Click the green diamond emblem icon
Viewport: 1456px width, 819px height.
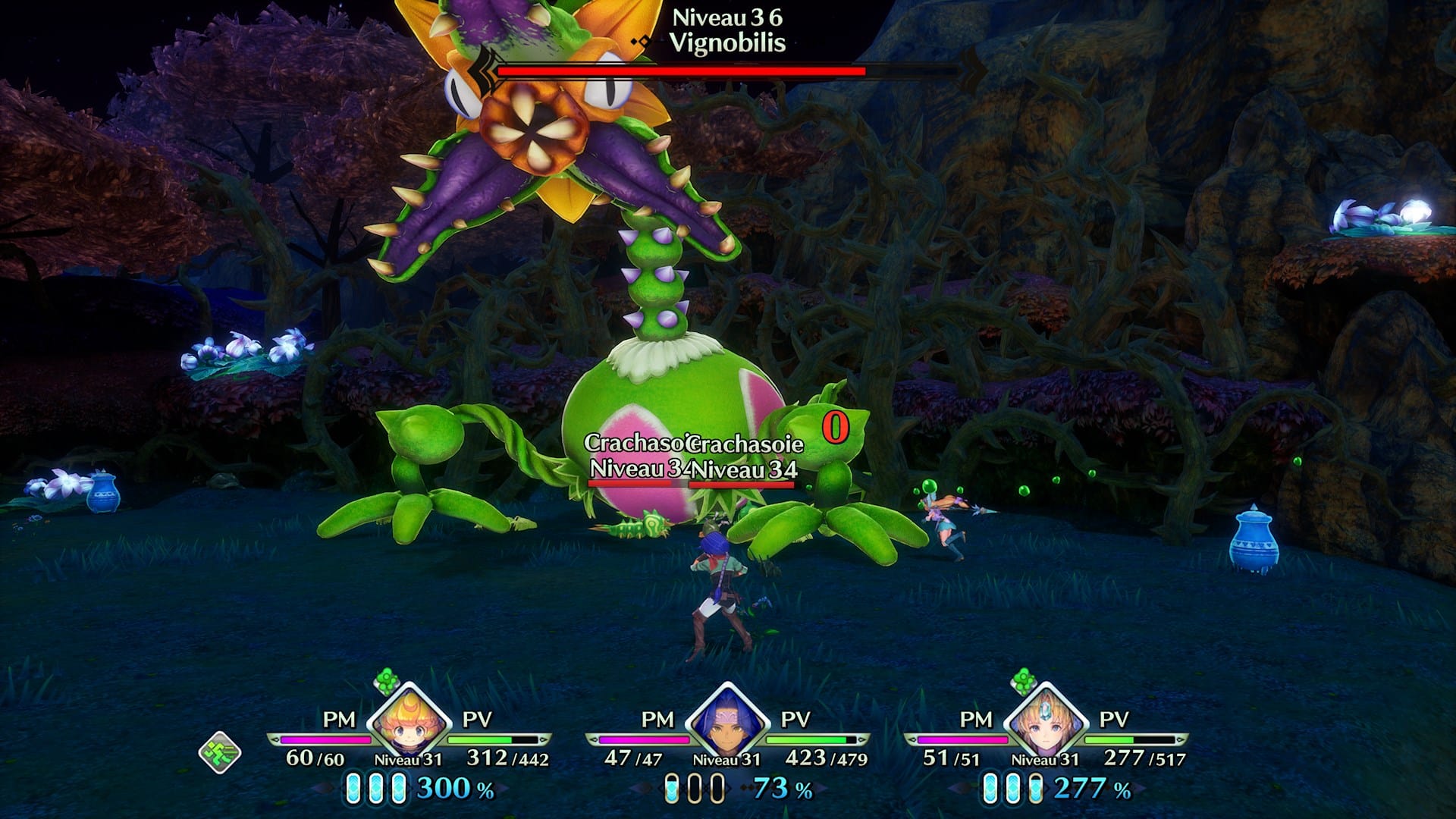[220, 752]
